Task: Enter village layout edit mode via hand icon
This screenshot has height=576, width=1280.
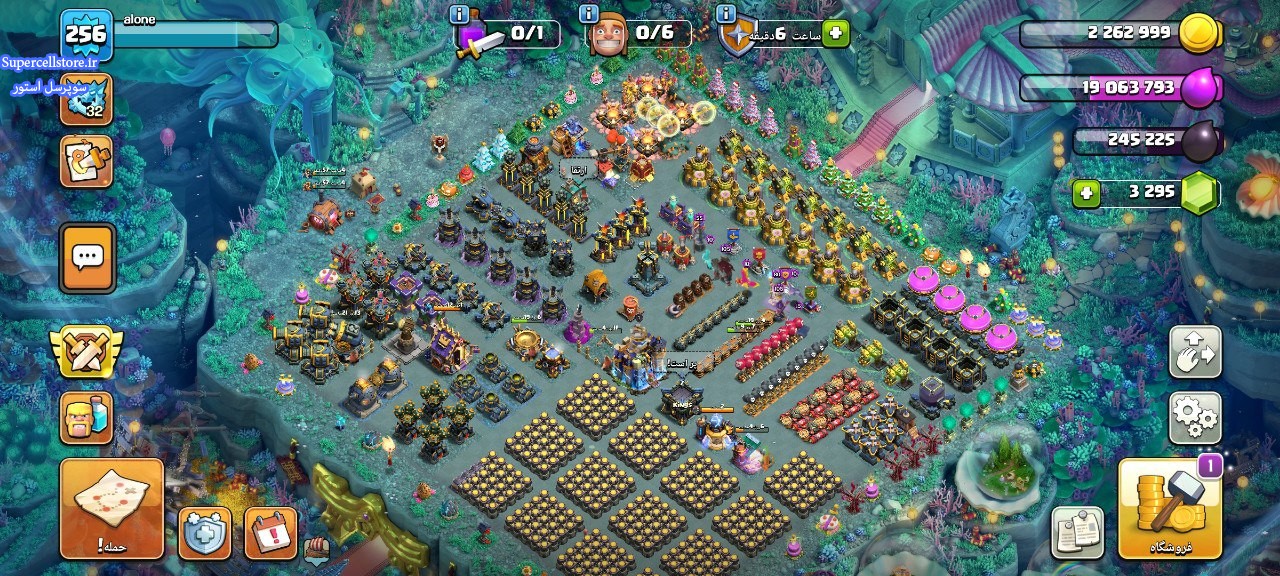Action: 1195,352
